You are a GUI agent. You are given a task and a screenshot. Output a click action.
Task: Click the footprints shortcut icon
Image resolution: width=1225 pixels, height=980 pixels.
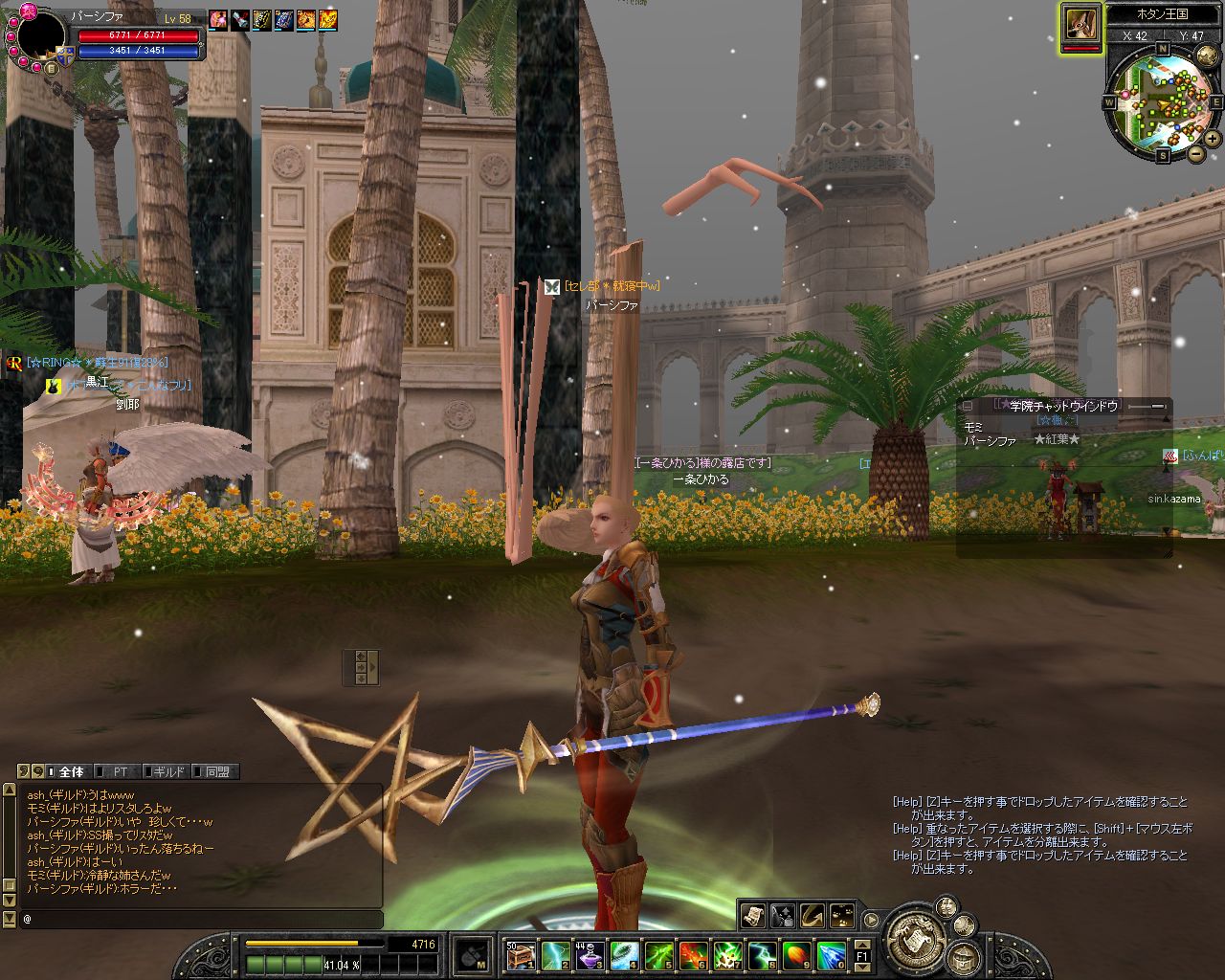[x=842, y=916]
